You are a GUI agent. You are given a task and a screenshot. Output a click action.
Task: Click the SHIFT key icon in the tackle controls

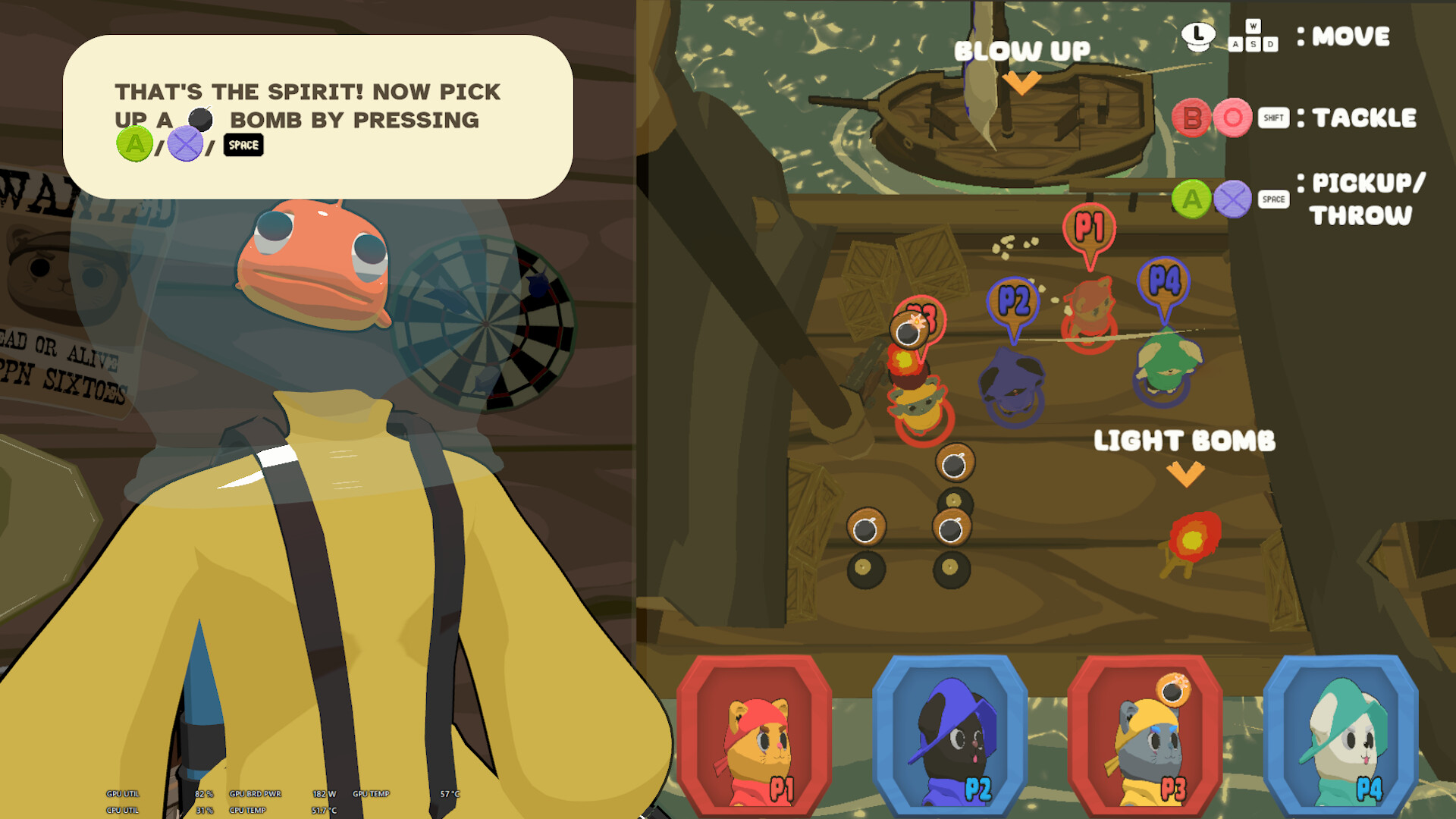tap(1273, 118)
